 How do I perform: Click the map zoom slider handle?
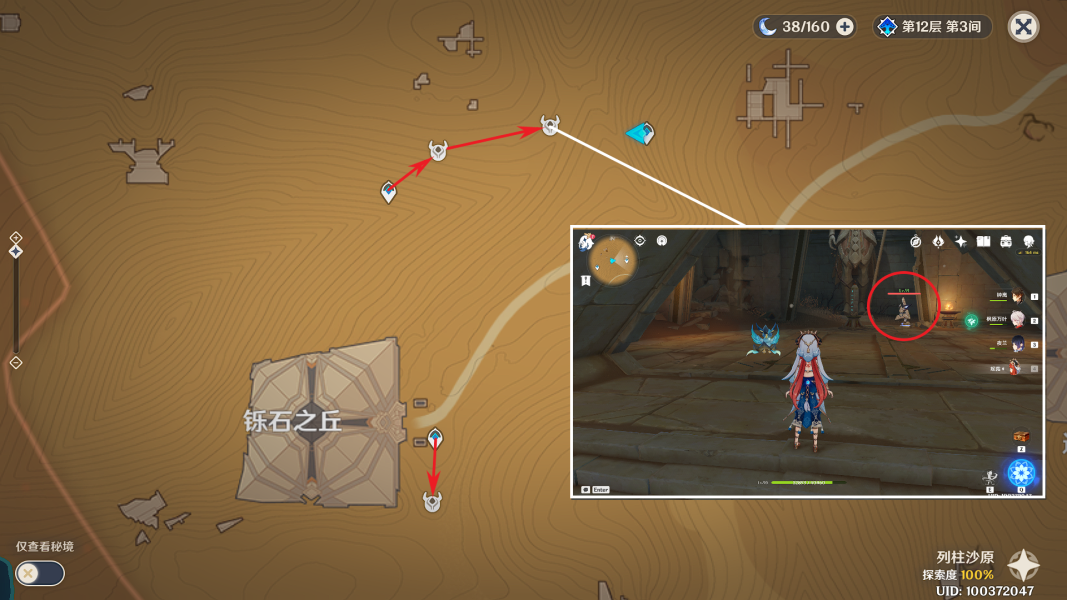click(16, 252)
